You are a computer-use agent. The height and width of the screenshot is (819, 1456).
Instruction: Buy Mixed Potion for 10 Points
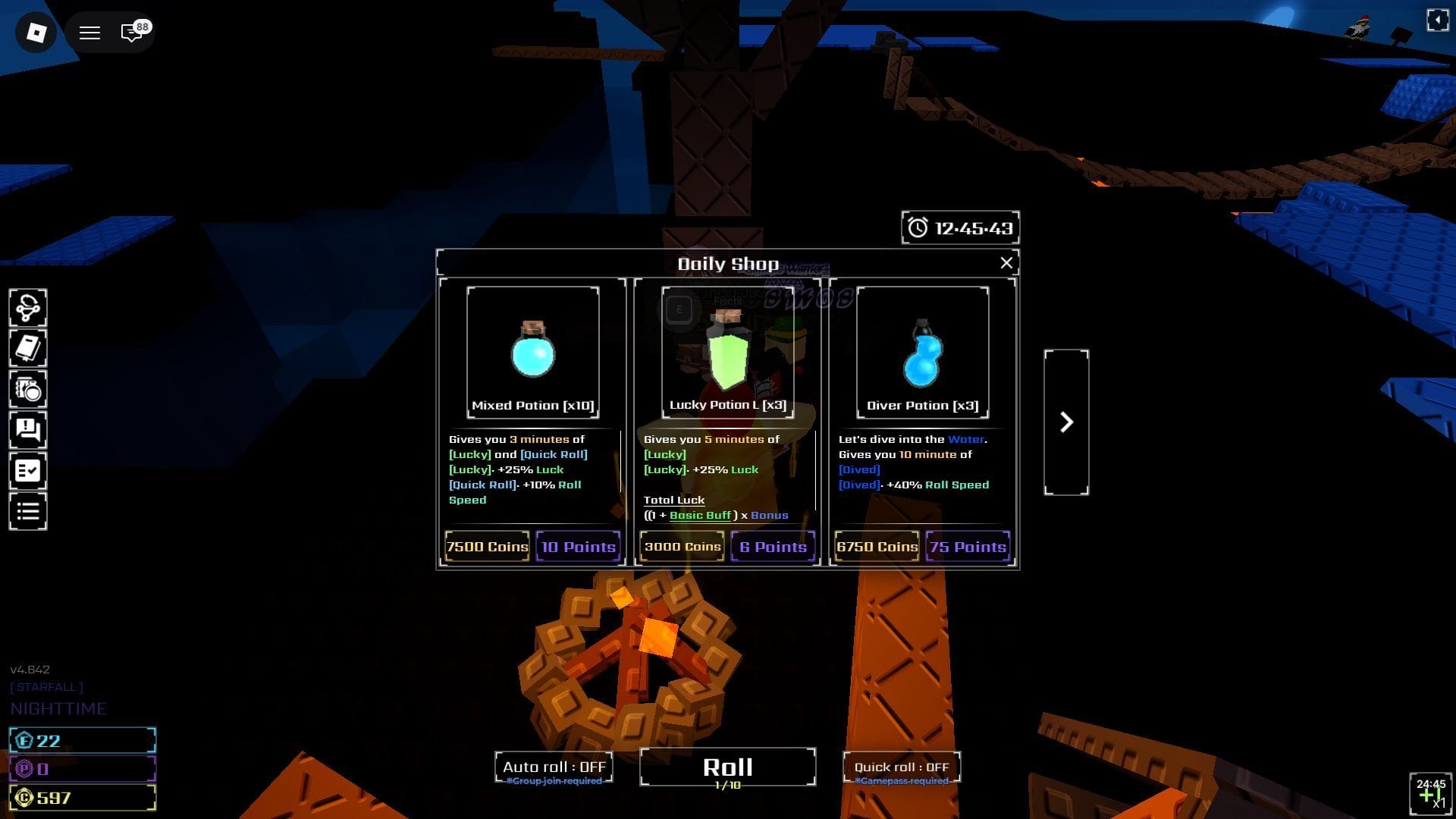pyautogui.click(x=578, y=547)
